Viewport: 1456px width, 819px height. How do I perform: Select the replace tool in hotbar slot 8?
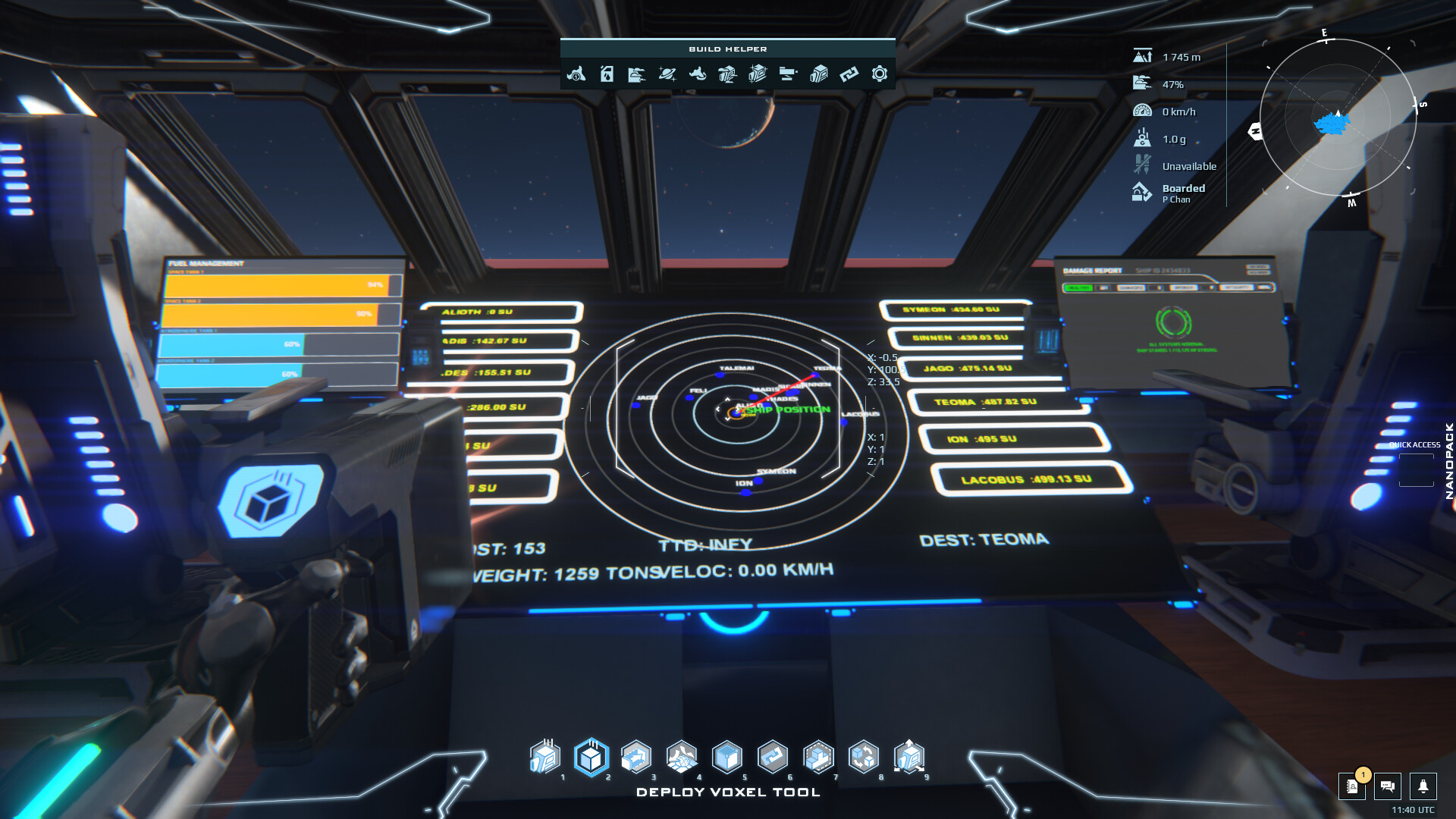point(864,756)
